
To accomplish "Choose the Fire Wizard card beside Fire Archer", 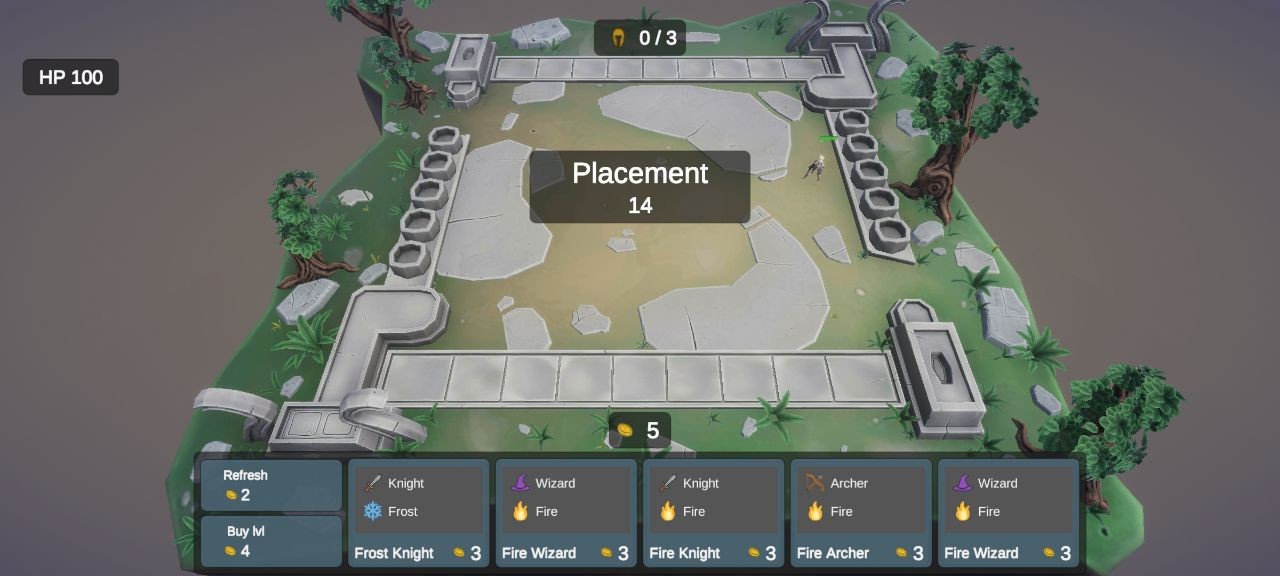I will pos(1008,513).
